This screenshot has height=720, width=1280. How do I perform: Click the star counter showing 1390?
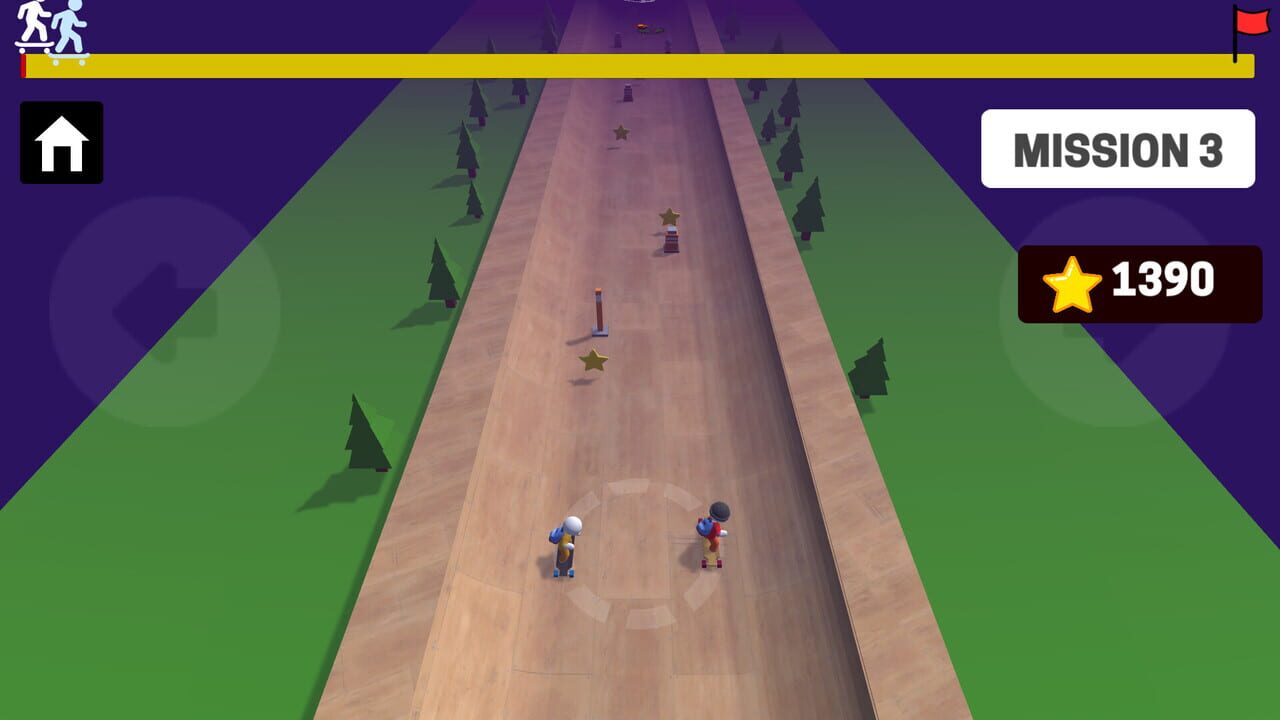click(1140, 282)
